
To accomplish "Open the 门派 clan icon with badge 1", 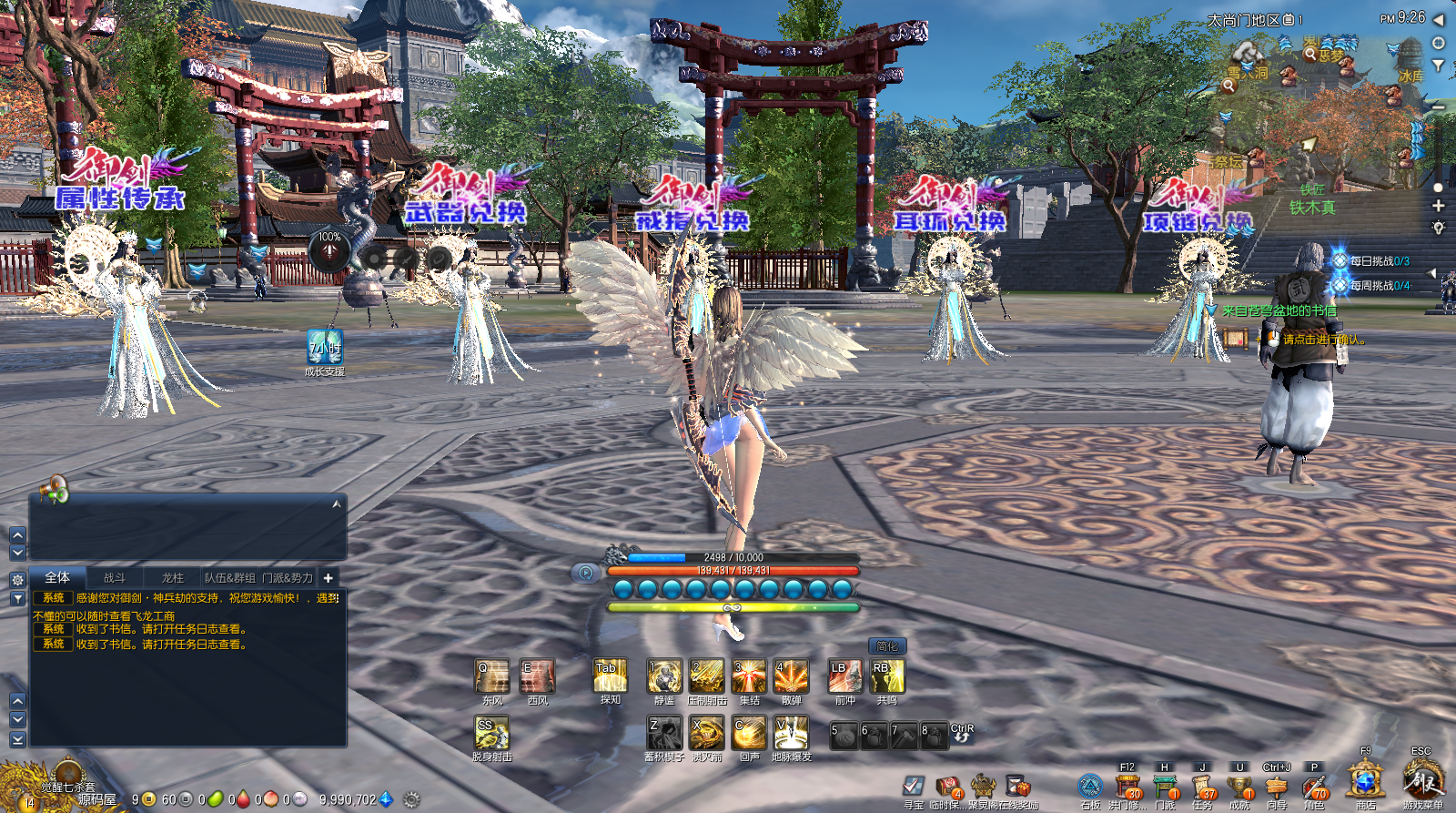I will coord(1165,785).
